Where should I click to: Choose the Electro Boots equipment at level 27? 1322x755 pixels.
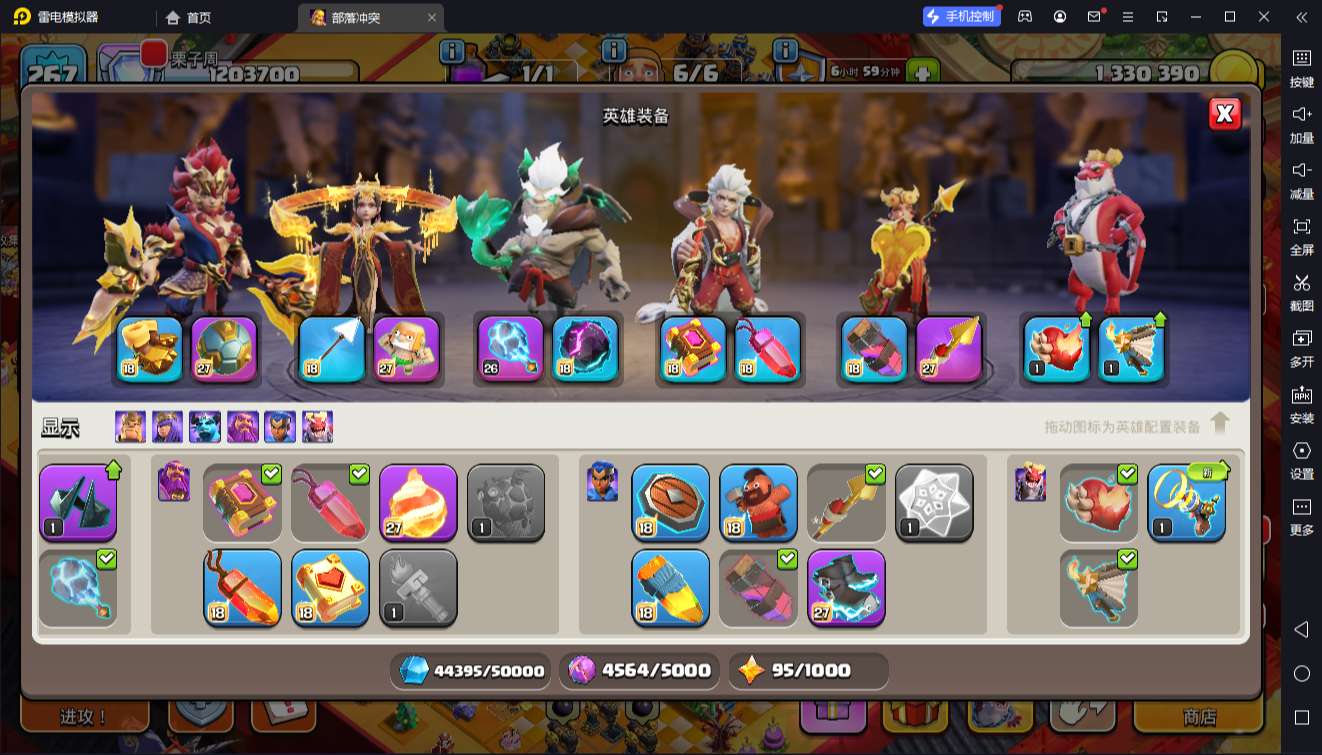click(846, 587)
